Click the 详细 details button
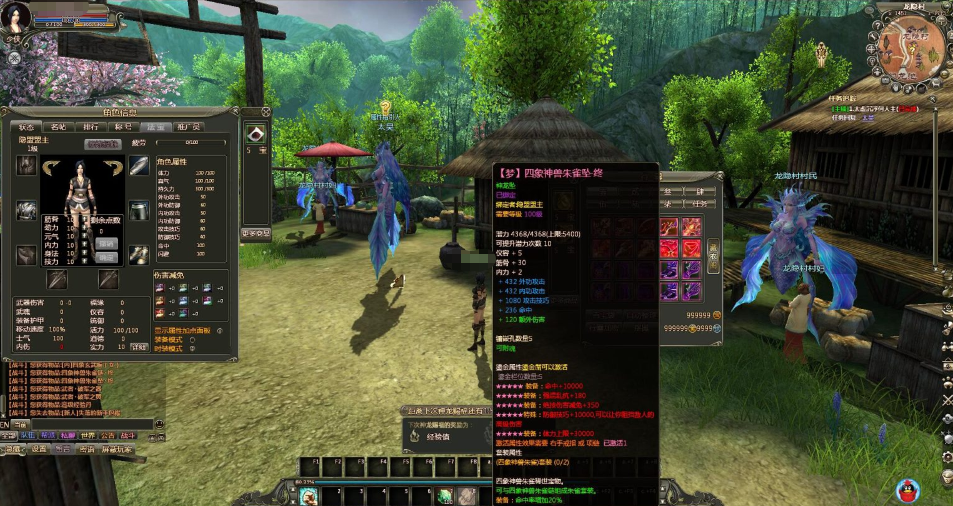 click(x=139, y=346)
